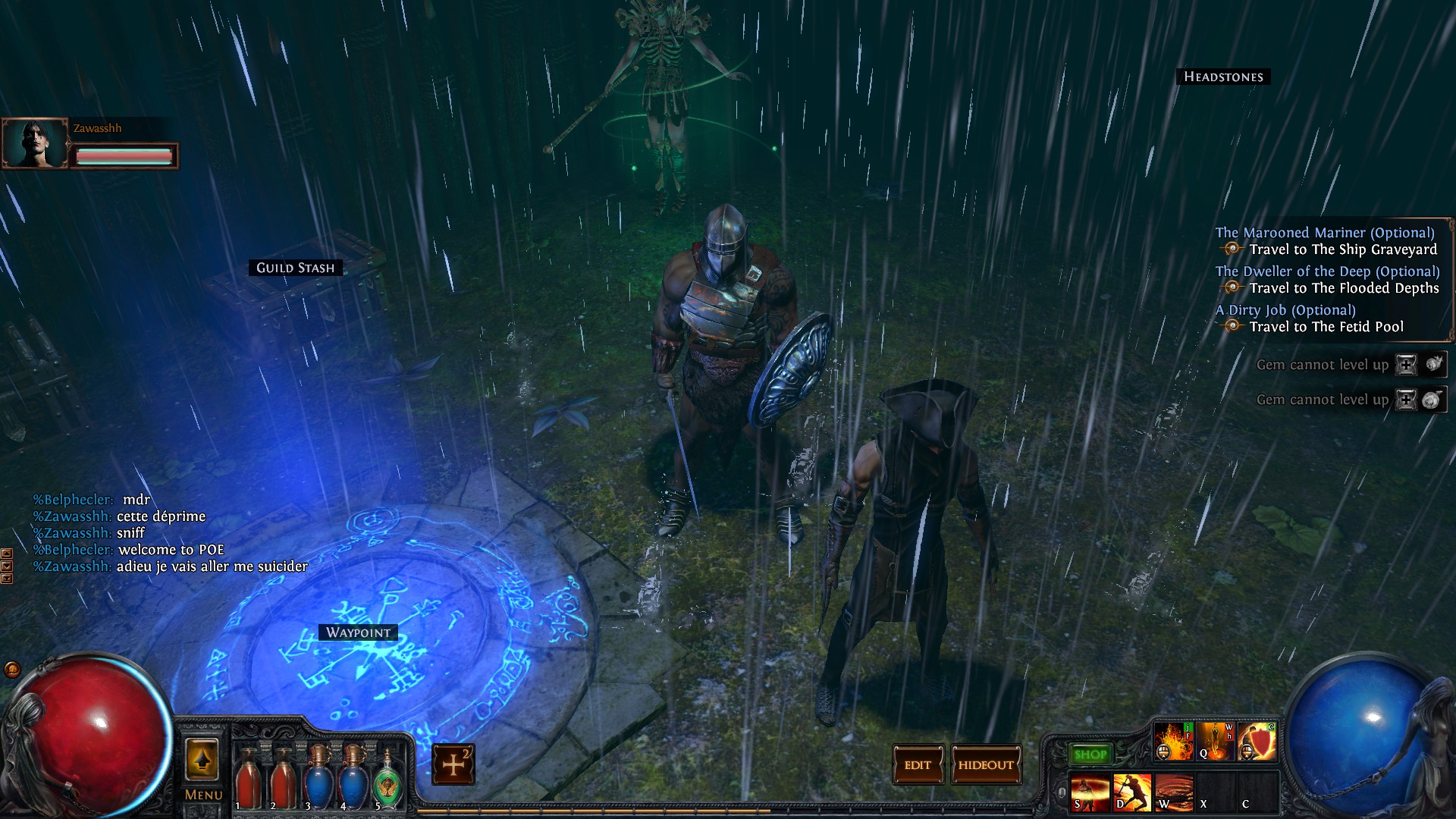1456x819 pixels.
Task: Select the fiery swirl skill on W
Action: click(1174, 792)
